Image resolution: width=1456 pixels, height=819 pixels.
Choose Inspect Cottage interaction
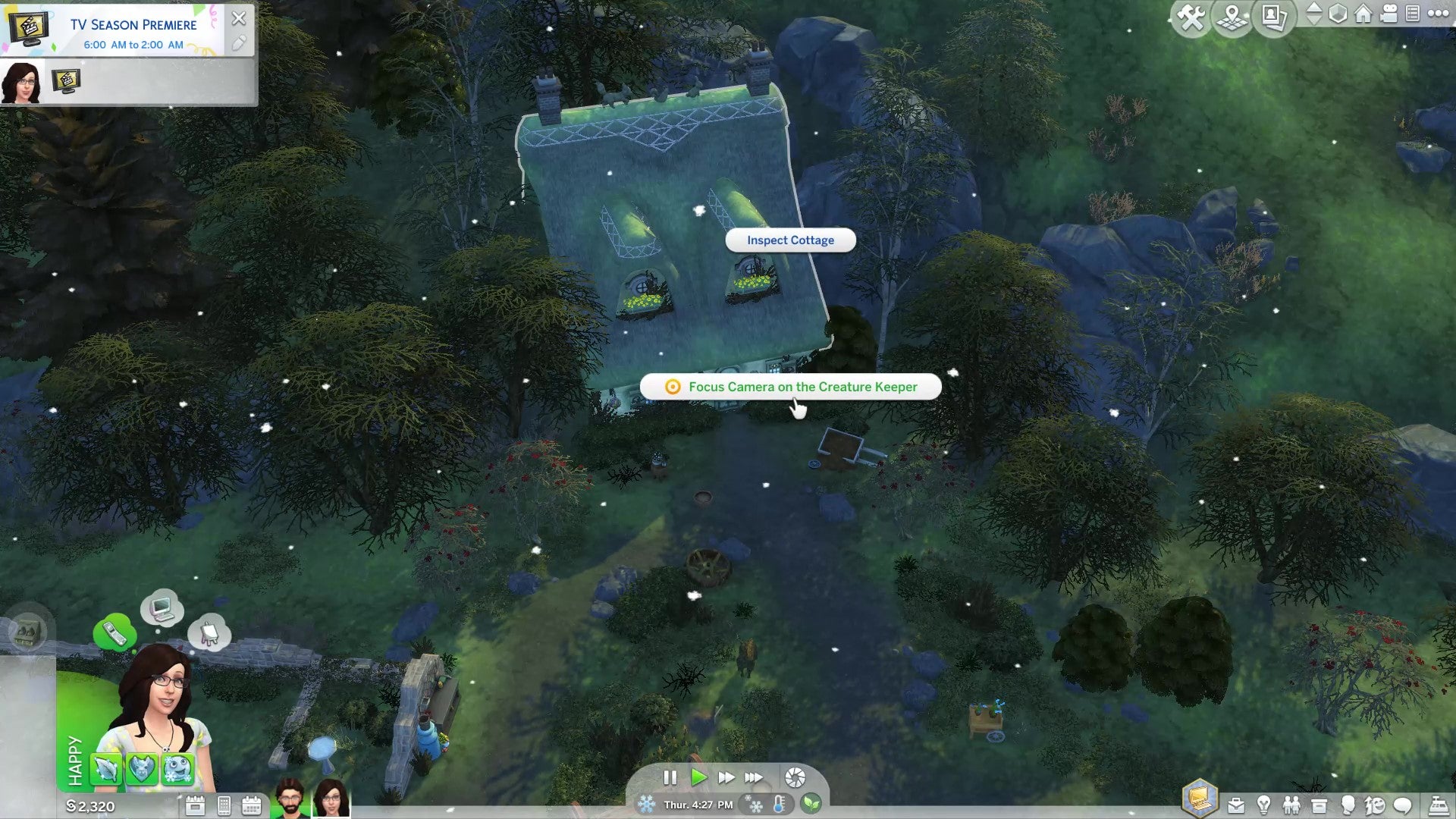[x=789, y=240]
